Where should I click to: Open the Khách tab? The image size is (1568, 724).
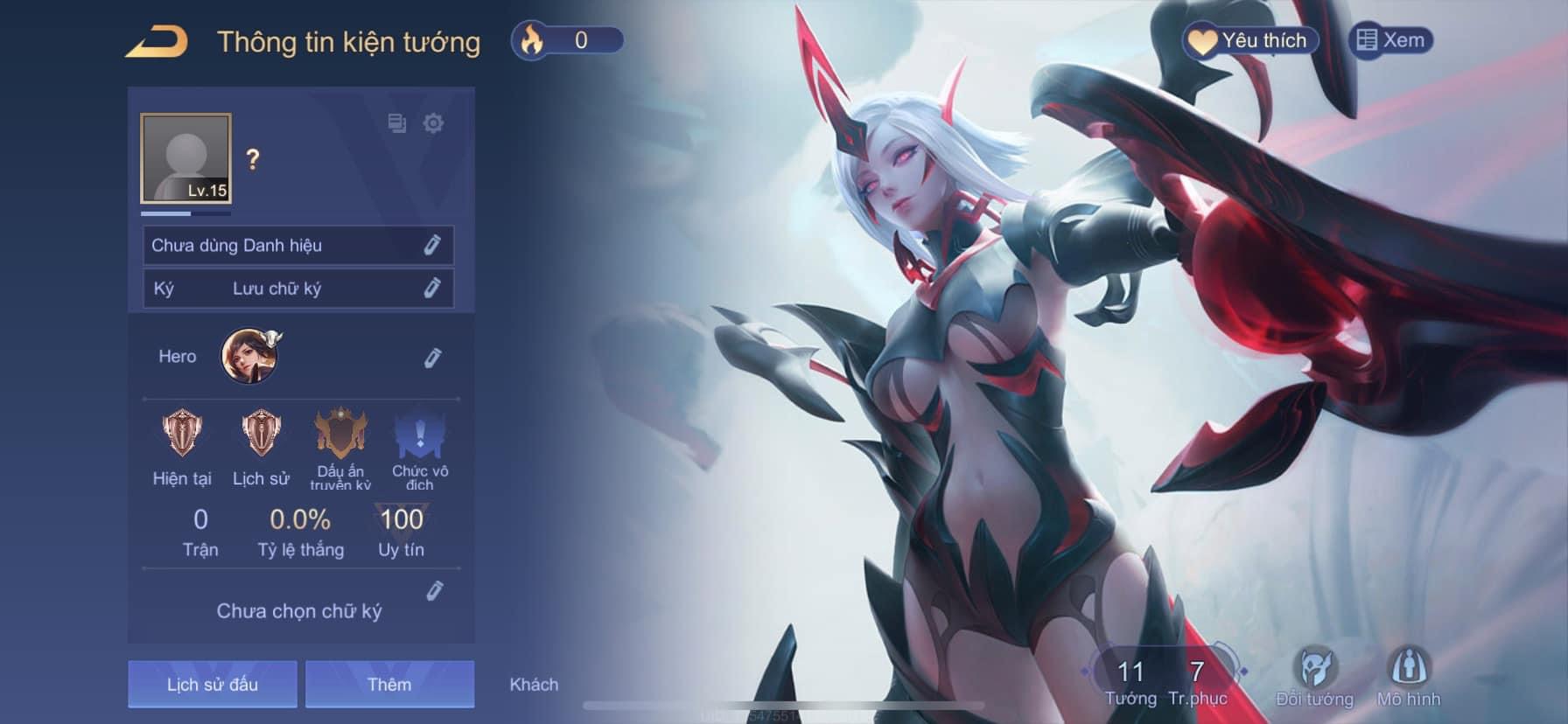pyautogui.click(x=534, y=684)
